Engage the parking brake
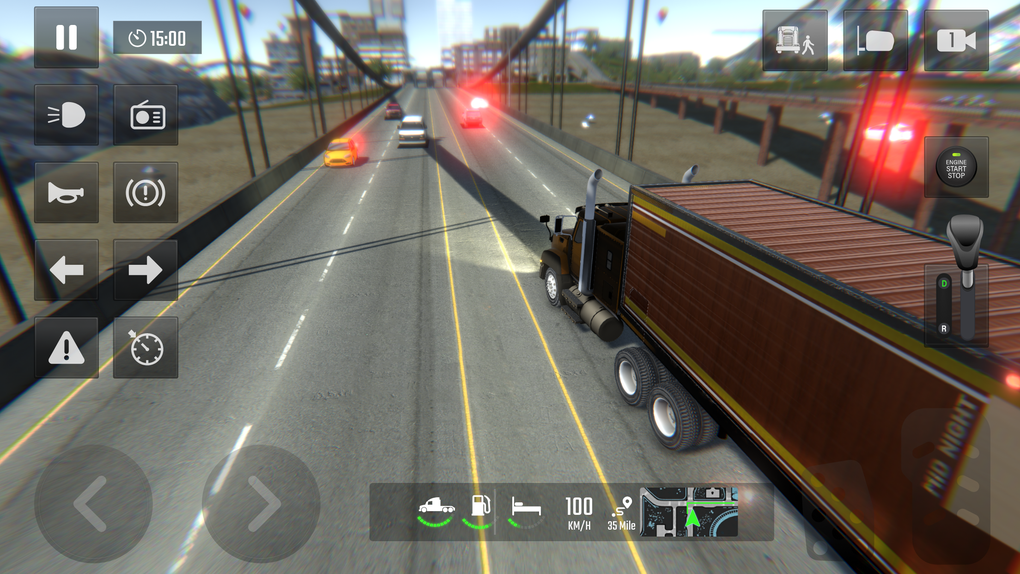Screen dimensions: 1020x574 click(146, 192)
